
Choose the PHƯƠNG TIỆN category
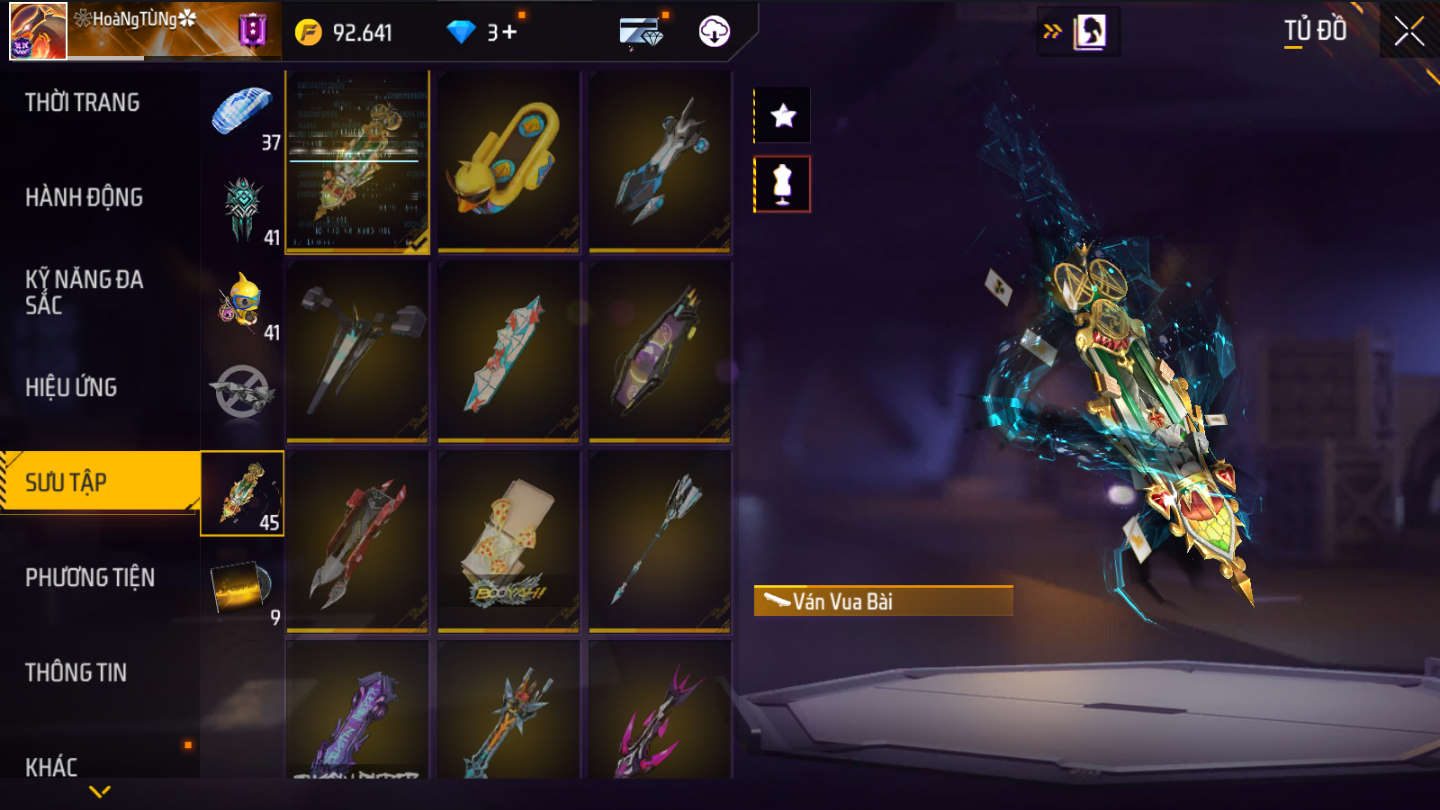[90, 577]
